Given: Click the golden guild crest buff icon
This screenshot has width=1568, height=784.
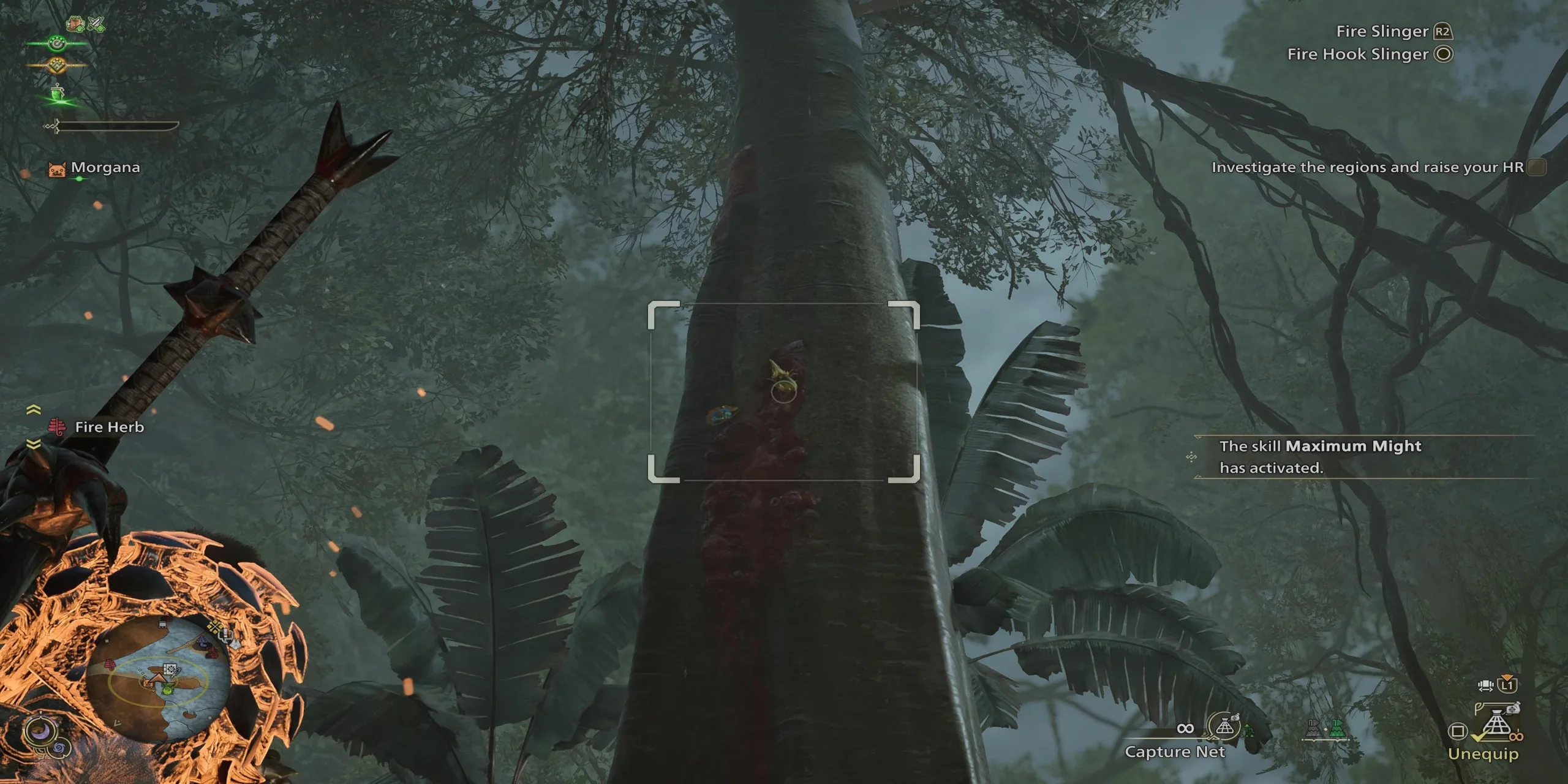Looking at the screenshot, I should (58, 66).
